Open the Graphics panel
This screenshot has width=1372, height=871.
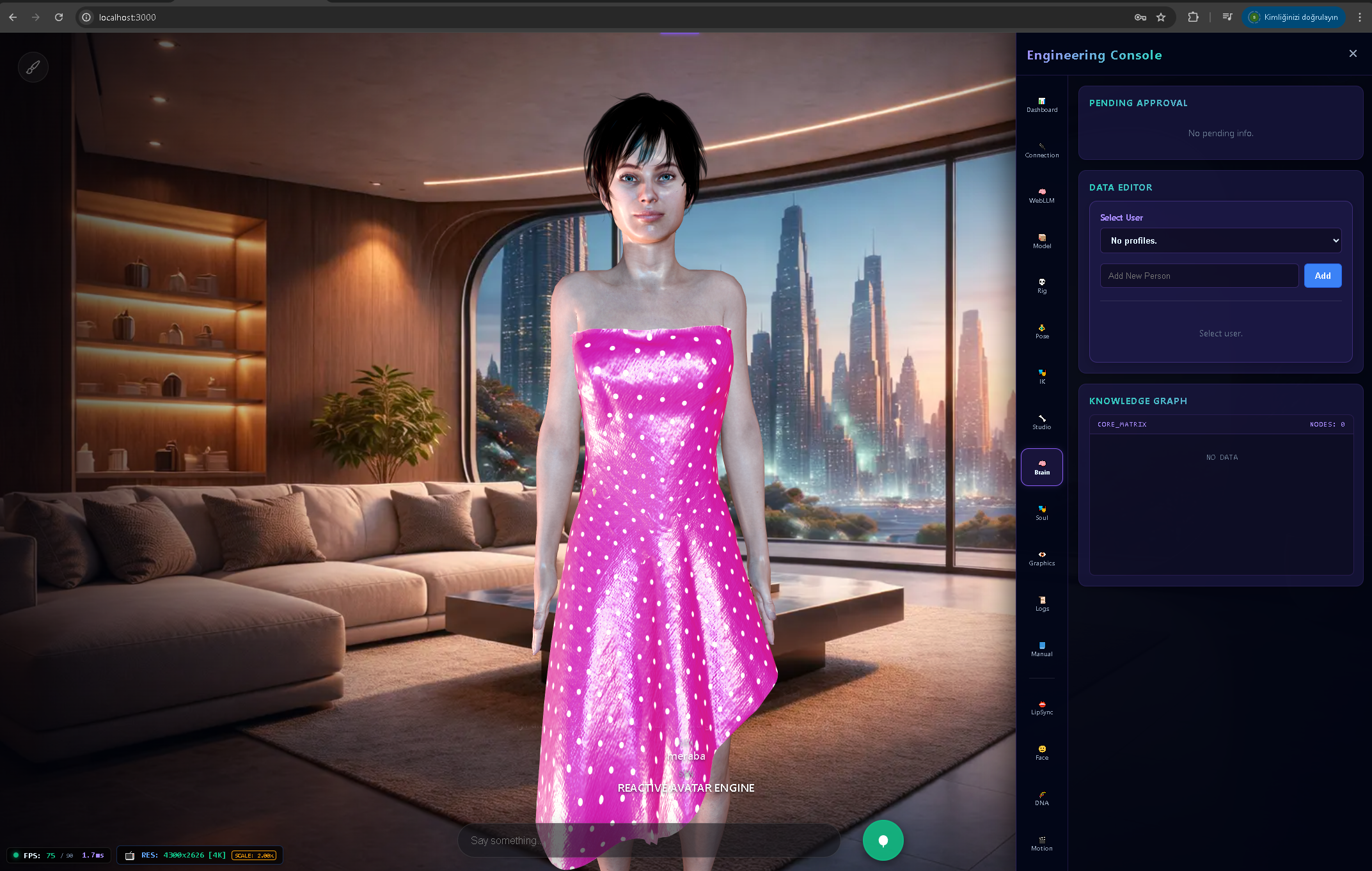point(1041,558)
